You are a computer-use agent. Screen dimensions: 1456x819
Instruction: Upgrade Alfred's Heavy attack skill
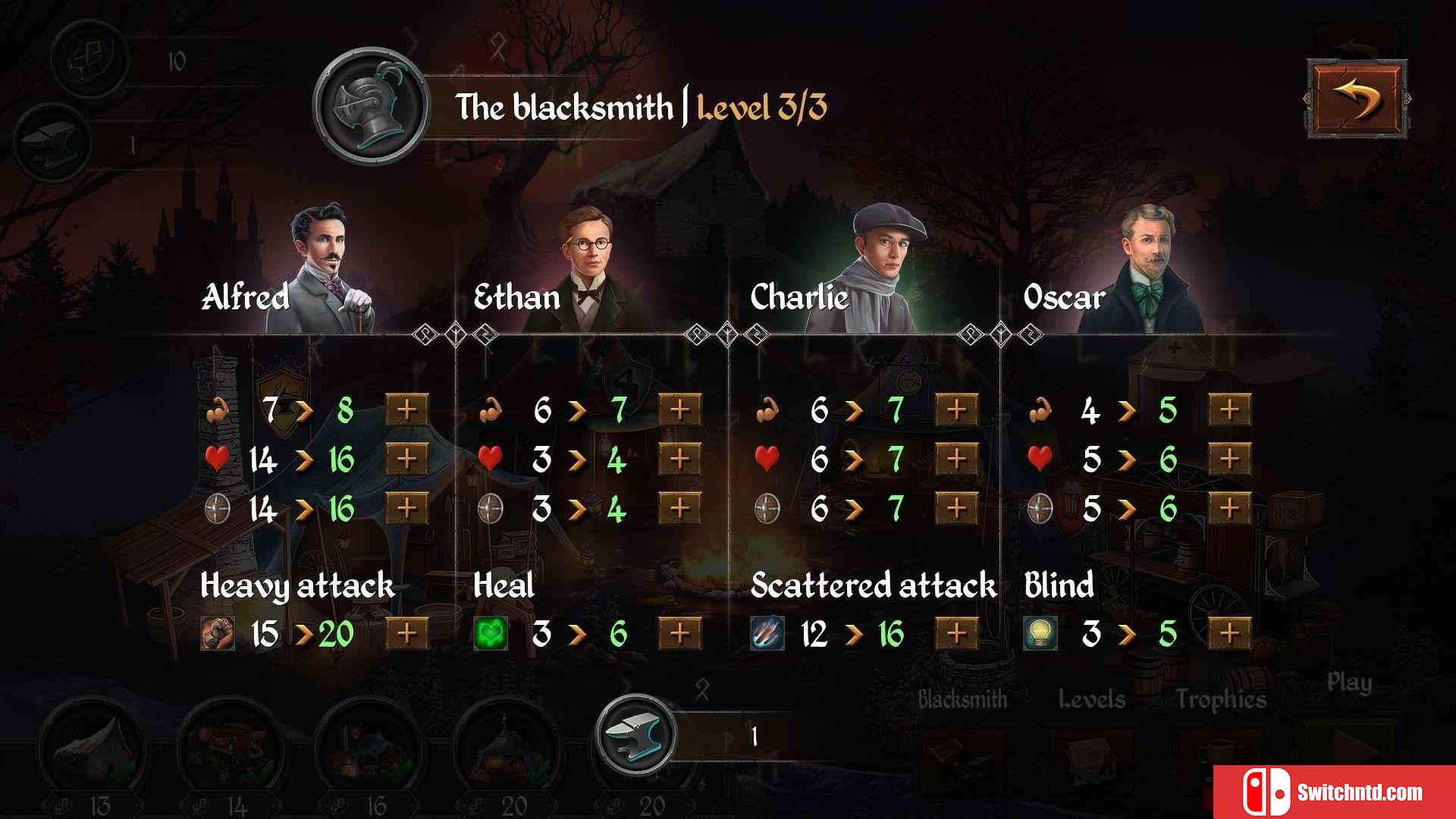coord(407,633)
